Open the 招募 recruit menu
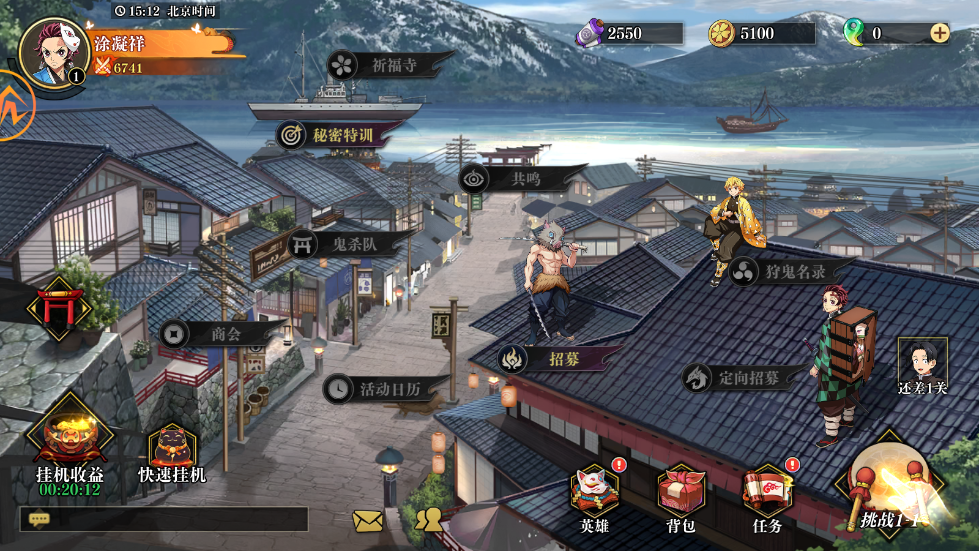This screenshot has width=979, height=551. click(x=556, y=357)
